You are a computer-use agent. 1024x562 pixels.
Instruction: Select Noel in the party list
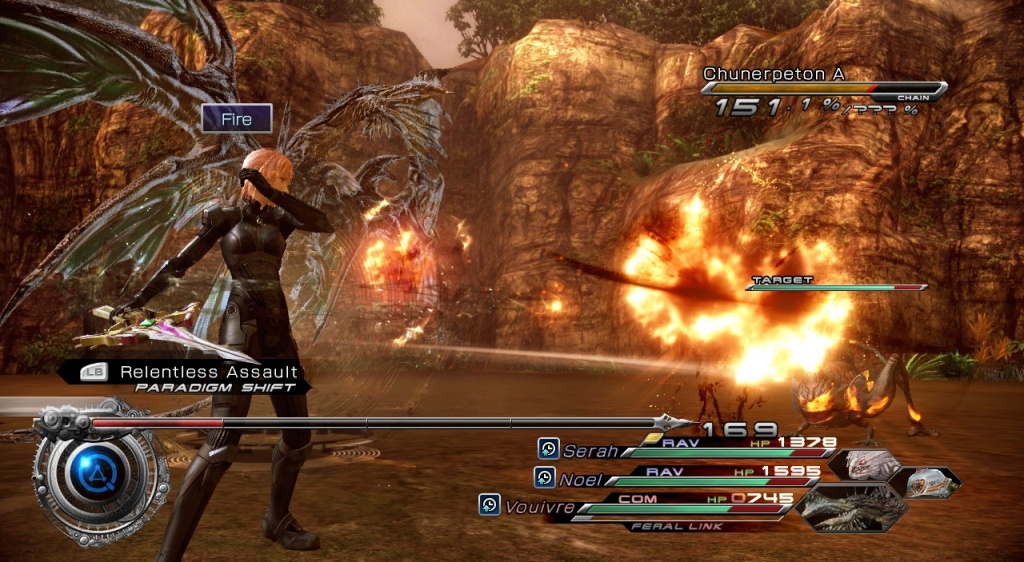[580, 479]
